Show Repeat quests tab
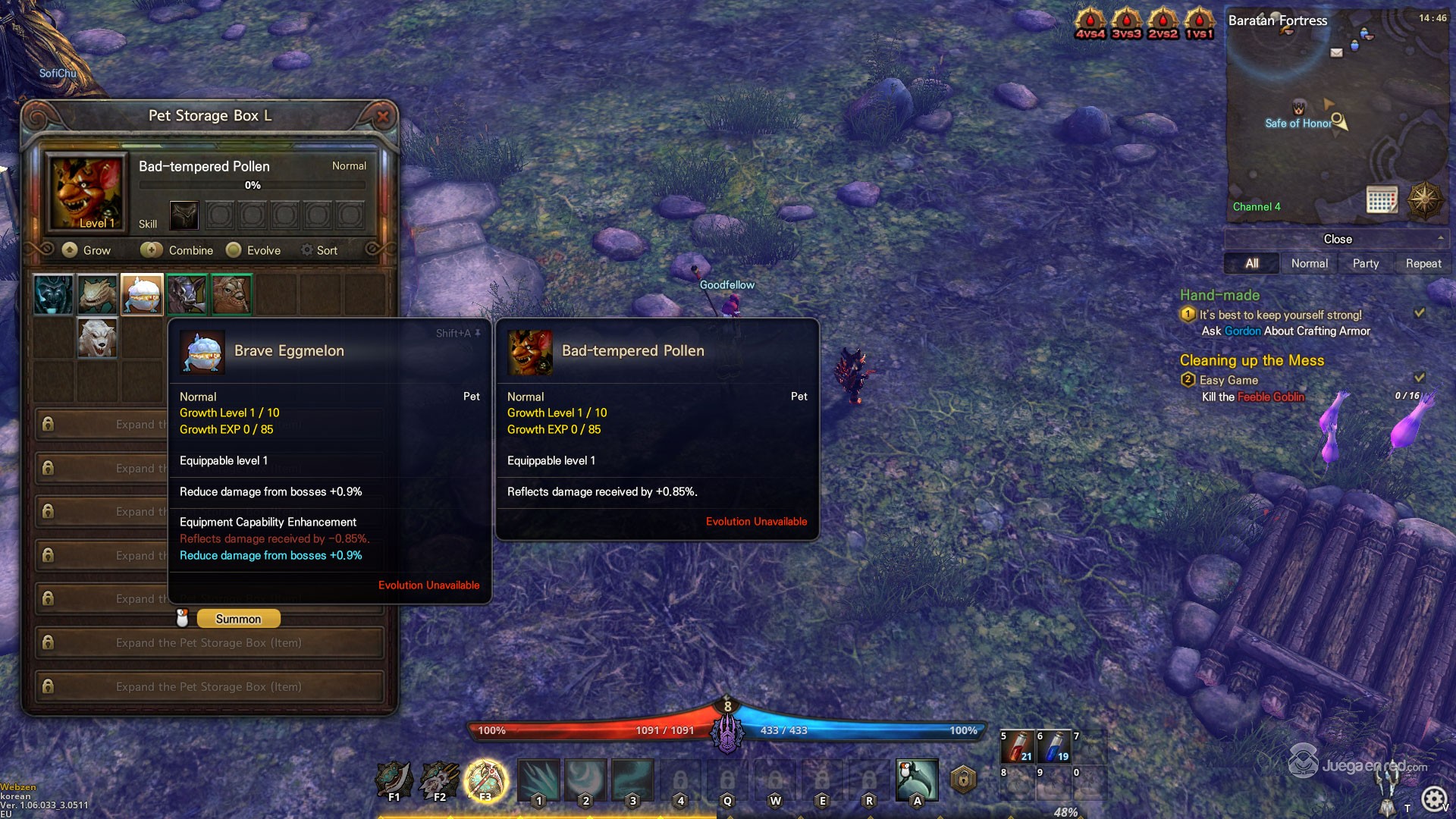1456x819 pixels. pyautogui.click(x=1423, y=263)
